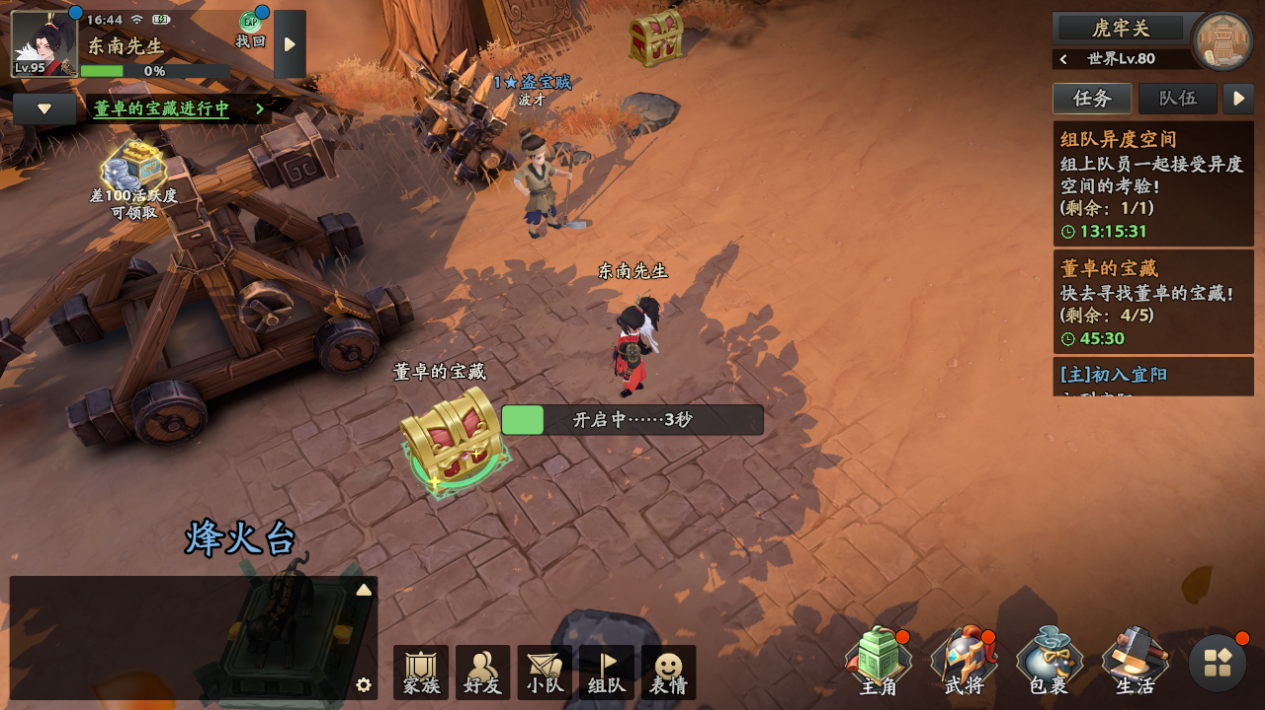Switch to the 队伍 tab

tap(1177, 98)
